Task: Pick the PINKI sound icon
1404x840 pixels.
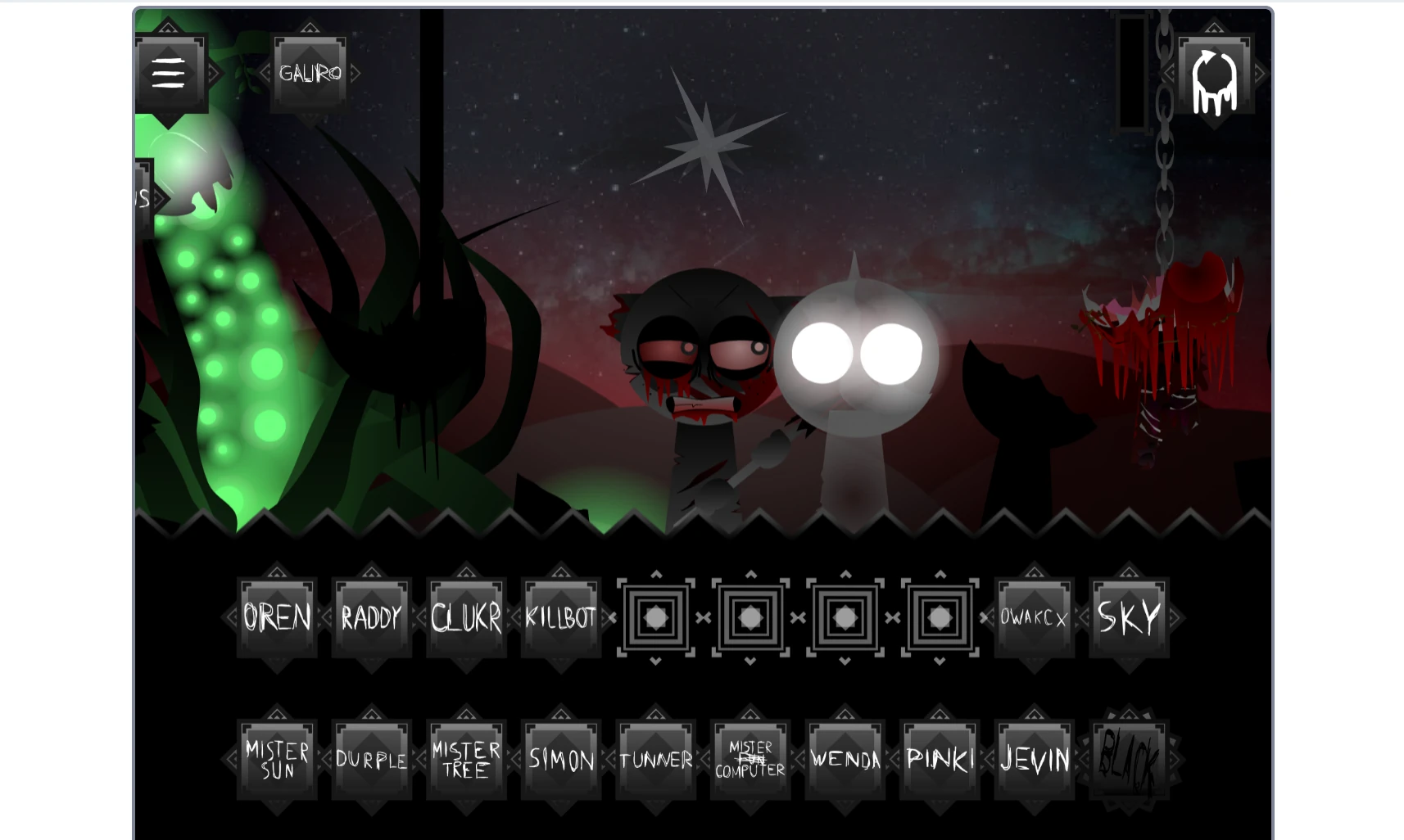Action: click(x=939, y=759)
